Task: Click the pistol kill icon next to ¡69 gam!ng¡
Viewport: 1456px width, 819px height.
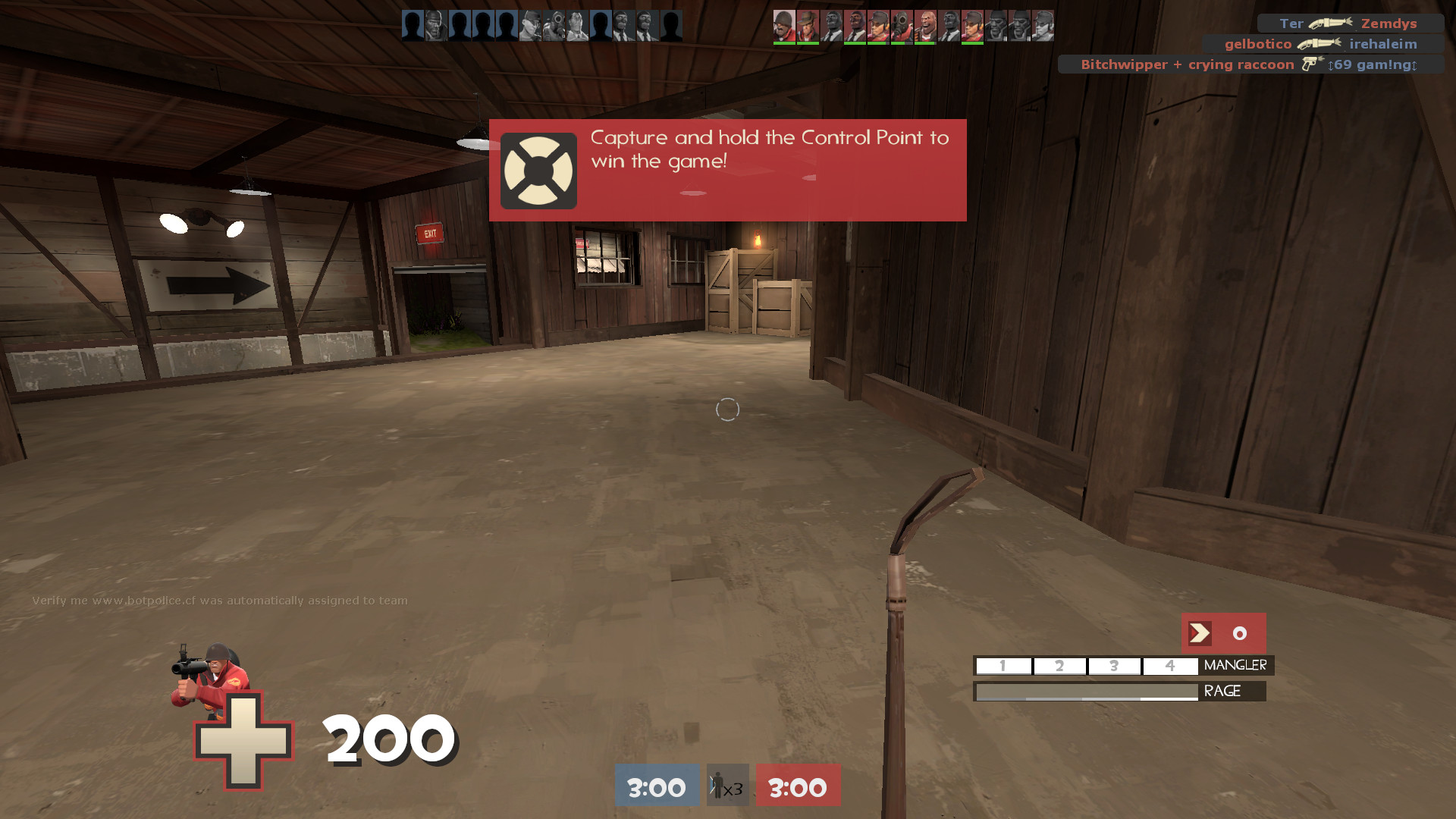Action: (x=1310, y=64)
